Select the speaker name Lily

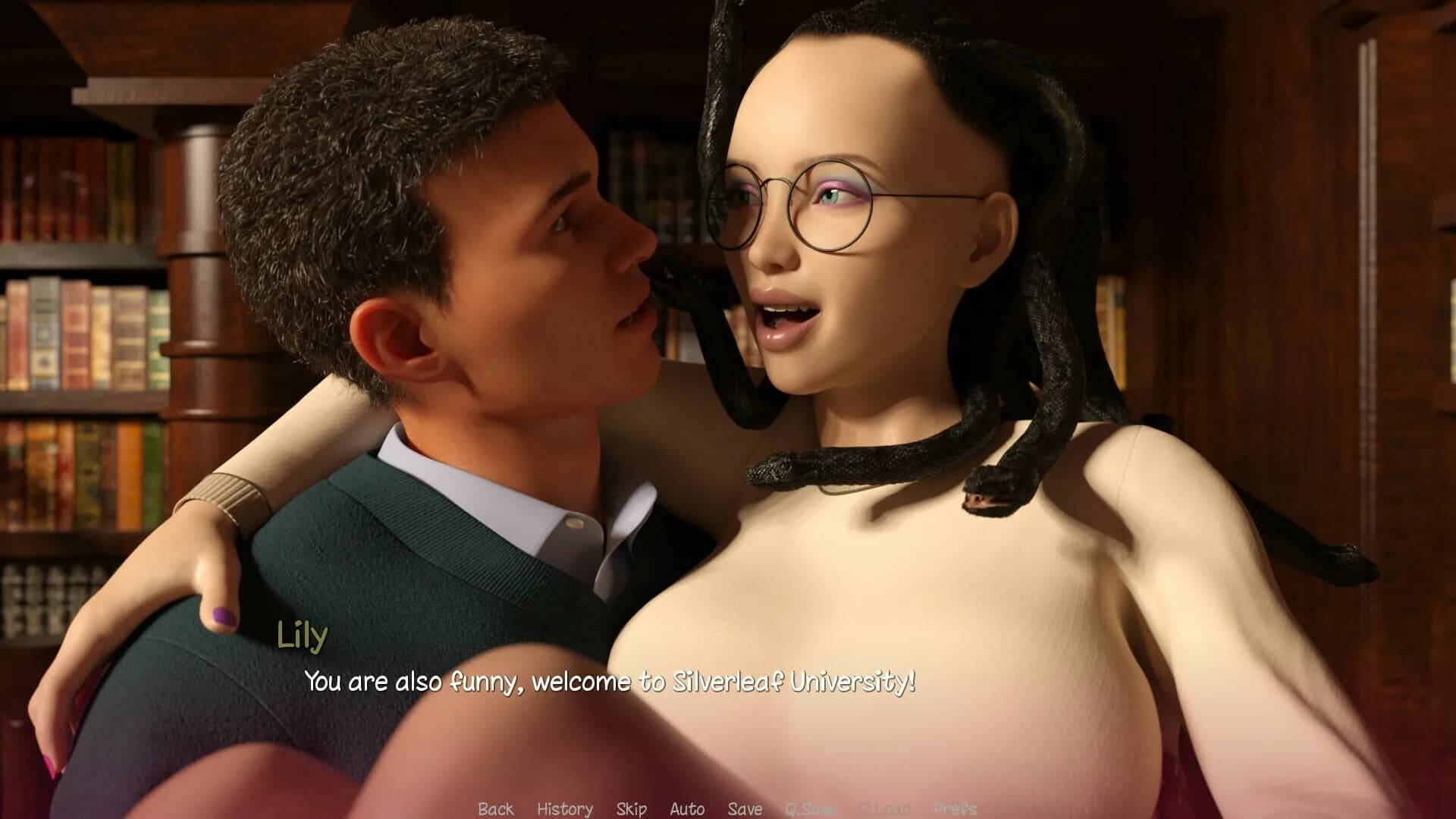coord(302,637)
